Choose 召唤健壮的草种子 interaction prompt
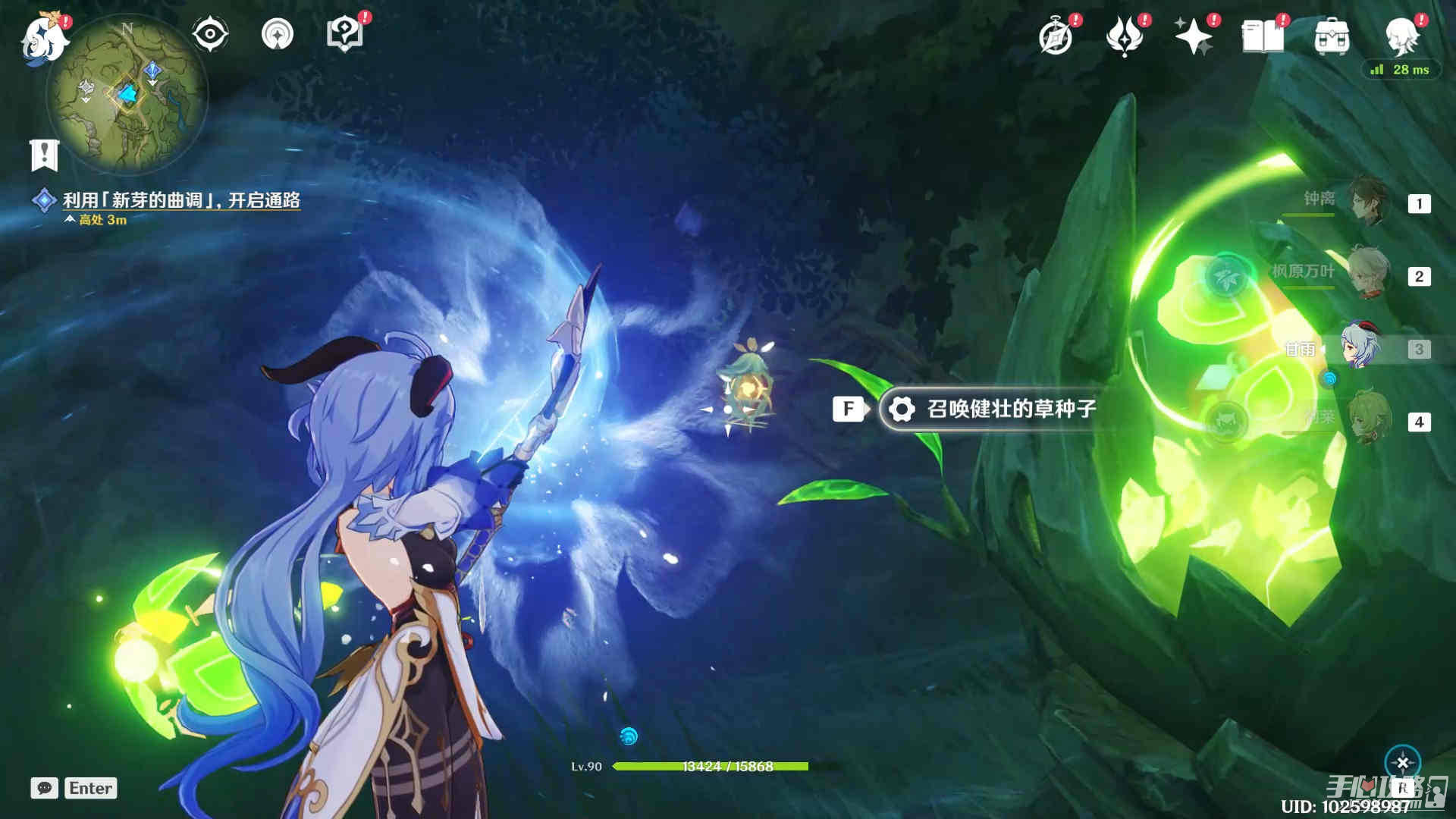 point(993,409)
